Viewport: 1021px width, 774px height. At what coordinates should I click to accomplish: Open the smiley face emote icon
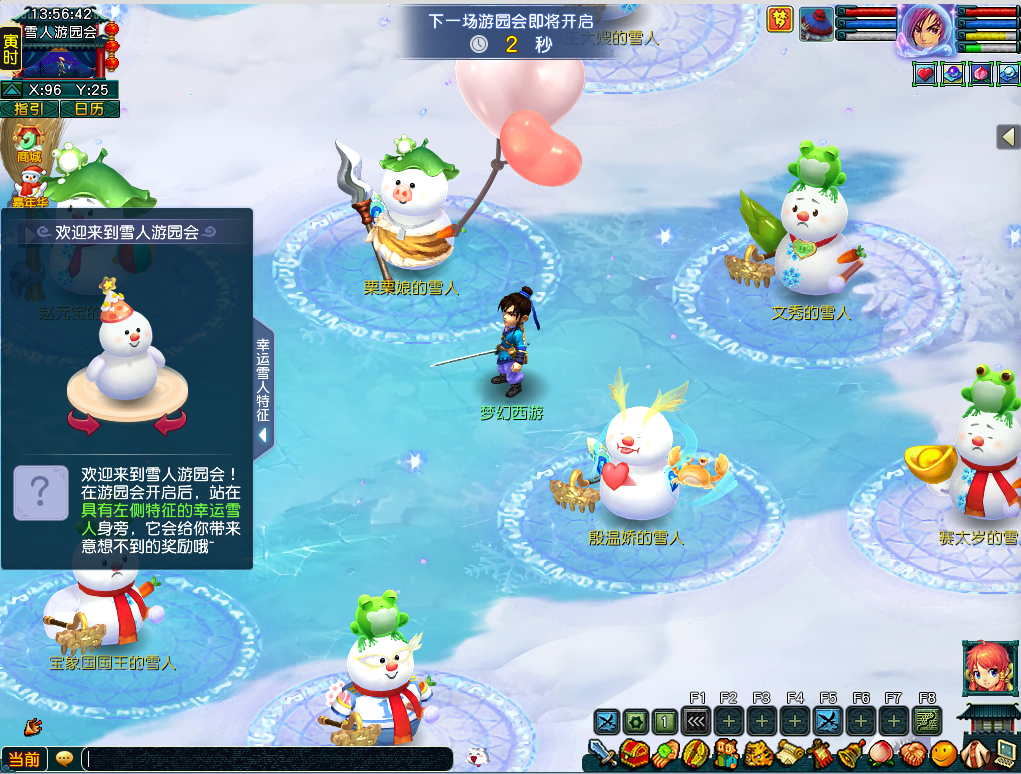click(x=942, y=753)
